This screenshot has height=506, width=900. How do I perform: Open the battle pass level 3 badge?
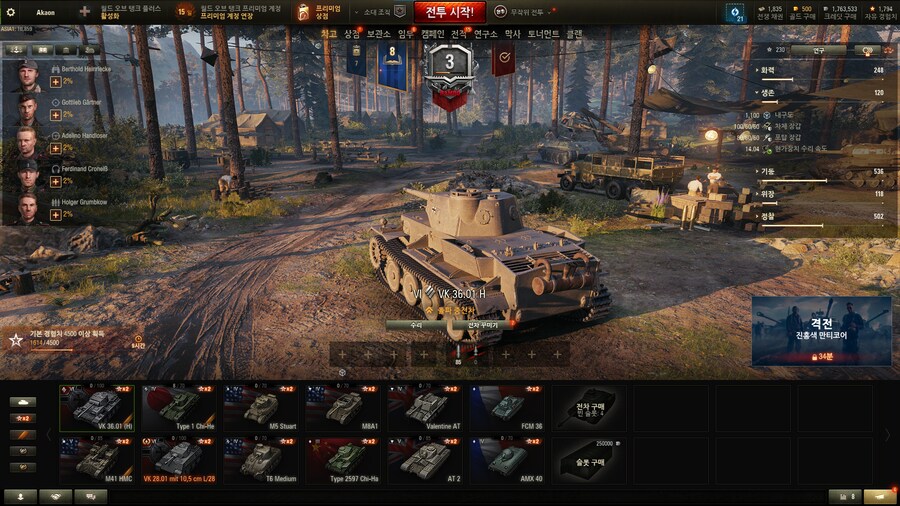click(449, 68)
